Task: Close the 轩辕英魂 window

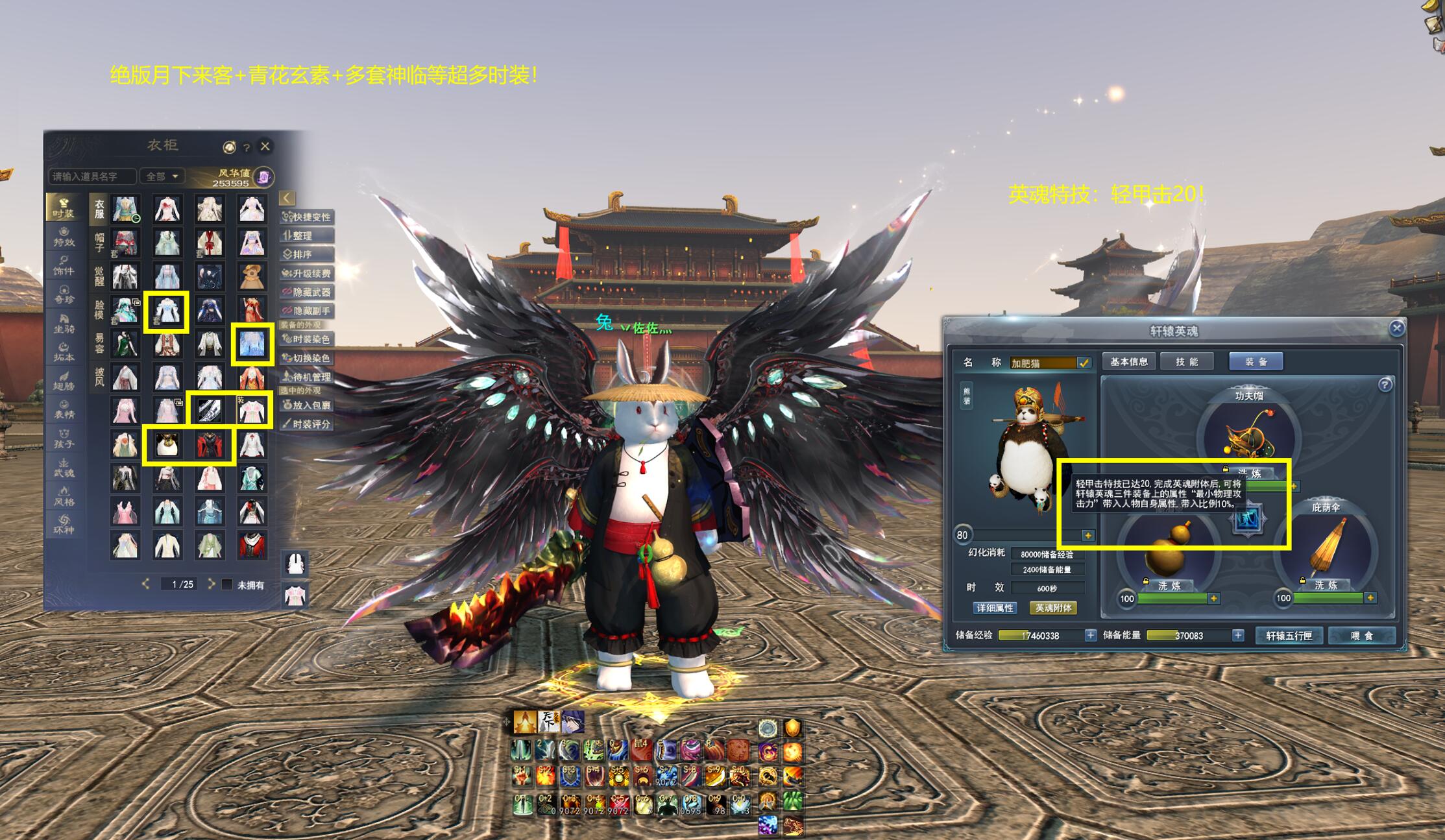Action: click(1397, 328)
